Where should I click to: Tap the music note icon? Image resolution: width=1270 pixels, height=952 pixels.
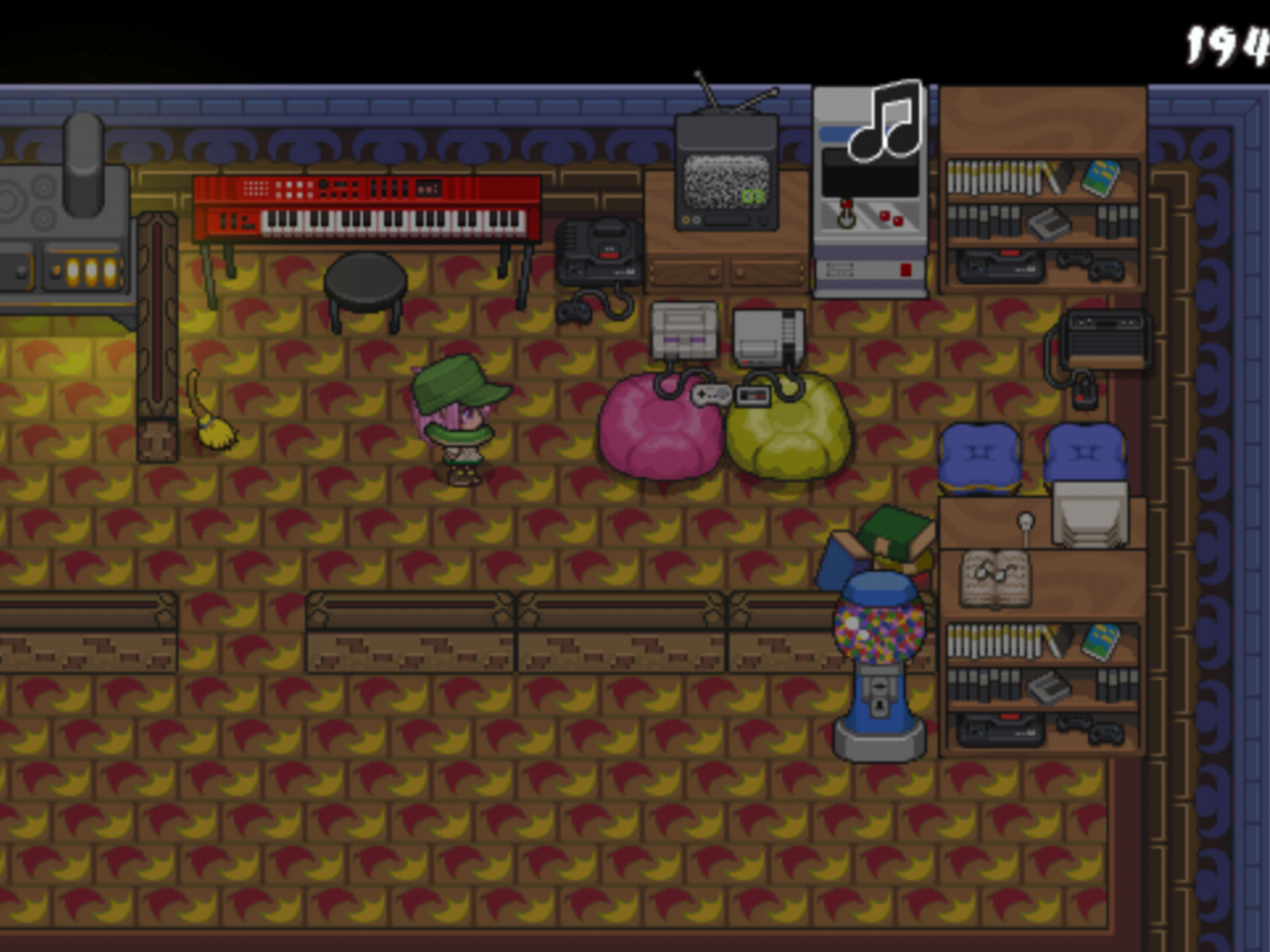(x=886, y=122)
